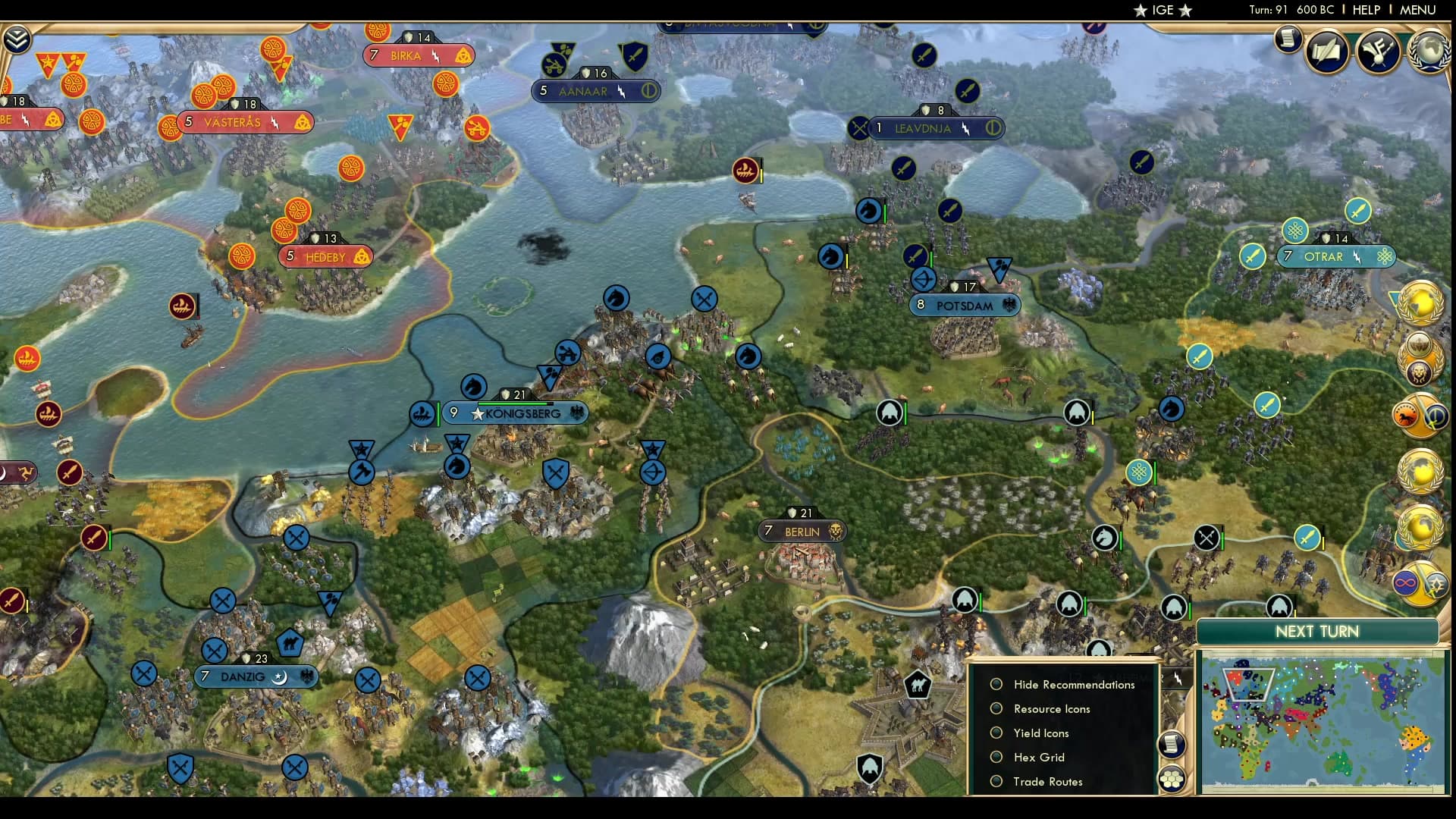This screenshot has width=1456, height=819.
Task: Select the Königsberg city banner
Action: (522, 413)
